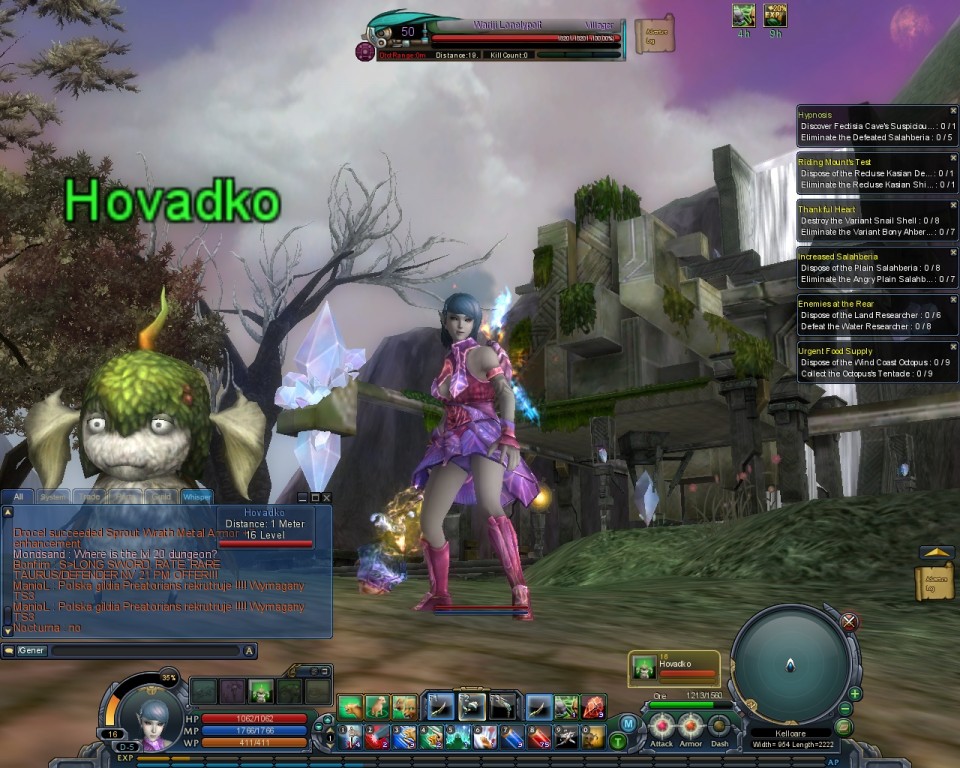Viewport: 960px width, 768px height.
Task: Click the green T round button
Action: tap(618, 741)
